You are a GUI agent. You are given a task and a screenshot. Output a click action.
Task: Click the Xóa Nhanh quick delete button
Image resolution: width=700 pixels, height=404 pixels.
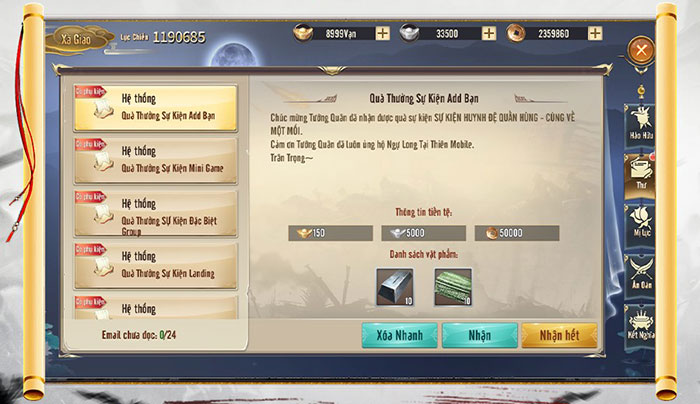click(x=399, y=335)
